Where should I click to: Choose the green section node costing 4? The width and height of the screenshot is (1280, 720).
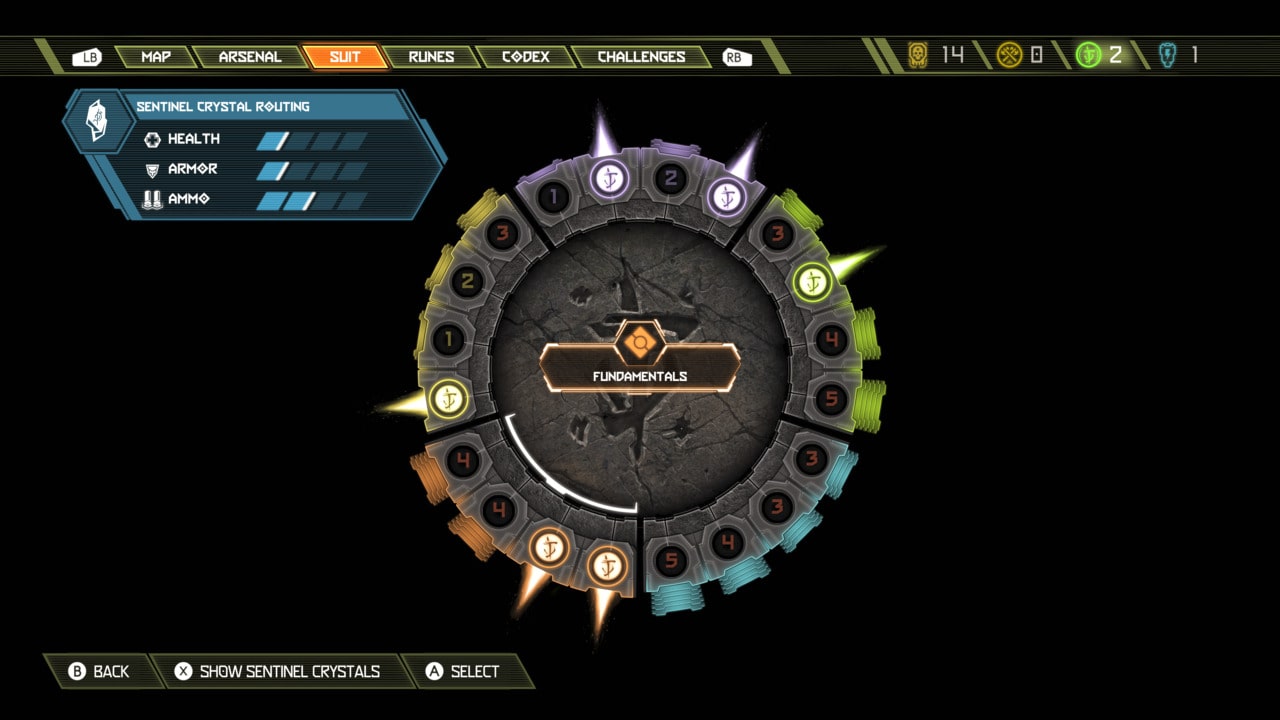coord(832,340)
